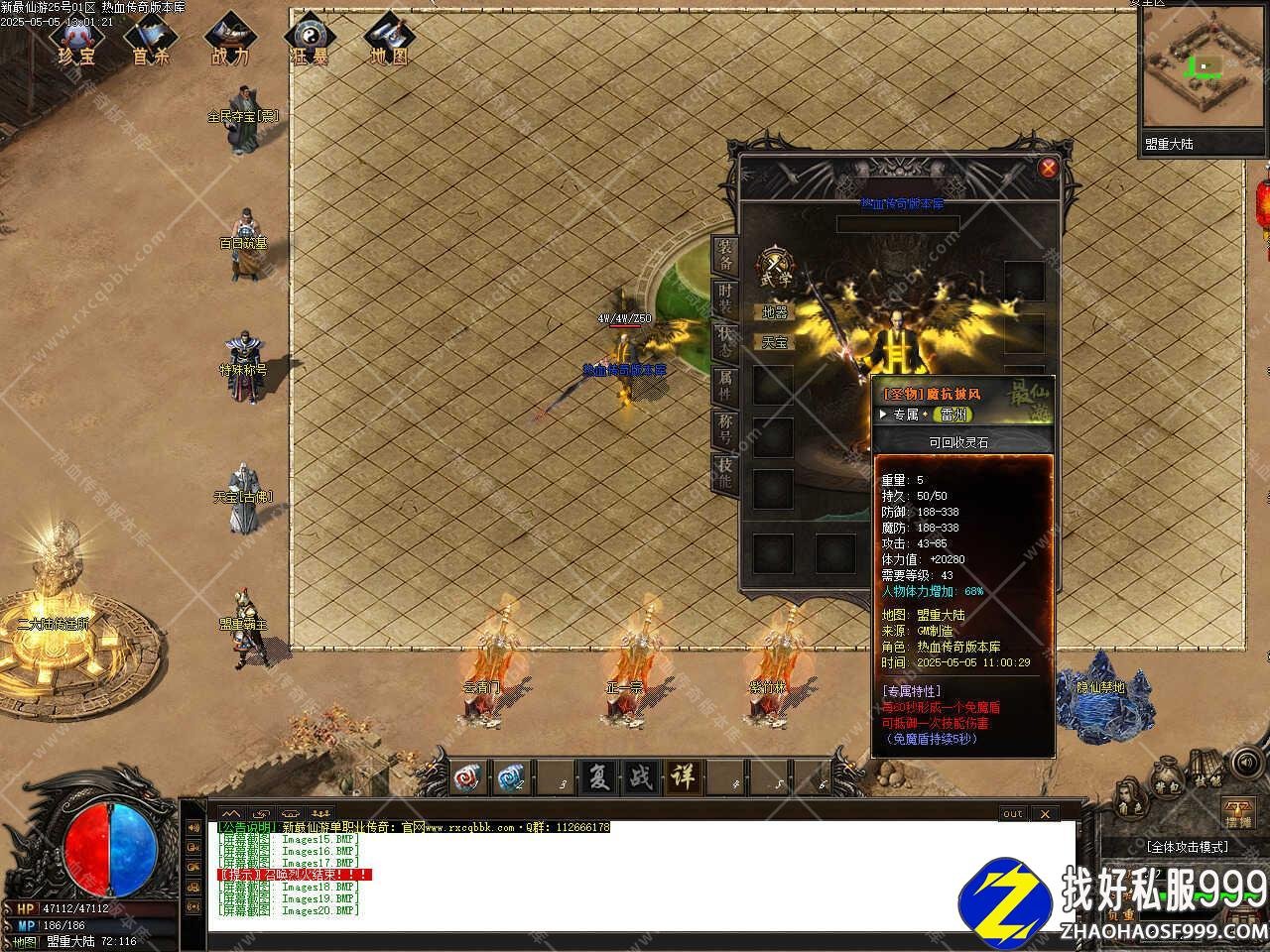Click the minimap of 盟重大陆
This screenshot has width=1270, height=952.
point(1204,69)
